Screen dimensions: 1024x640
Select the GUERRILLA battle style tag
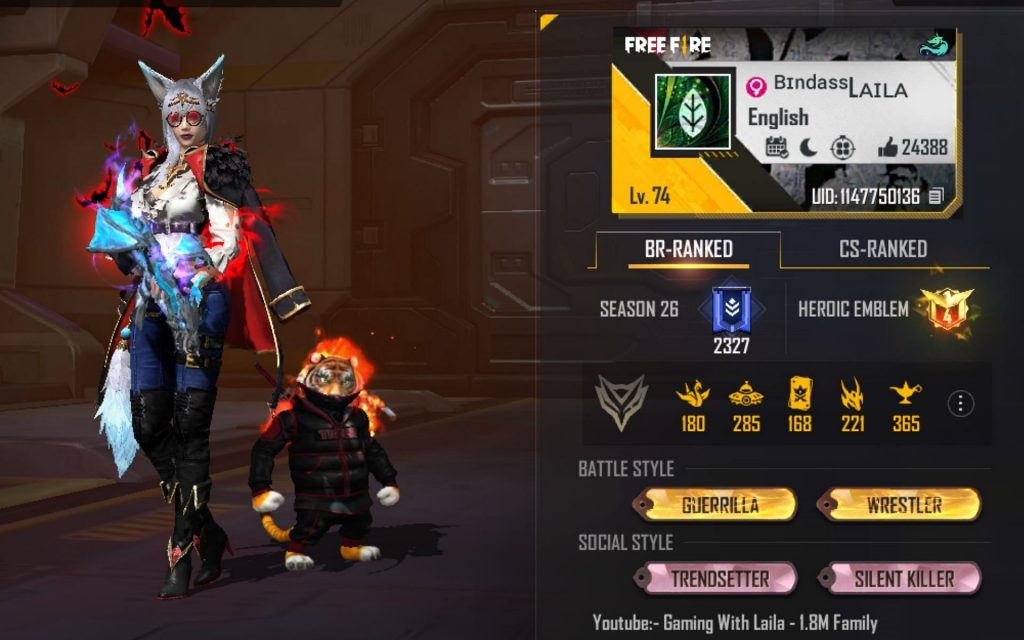point(715,505)
